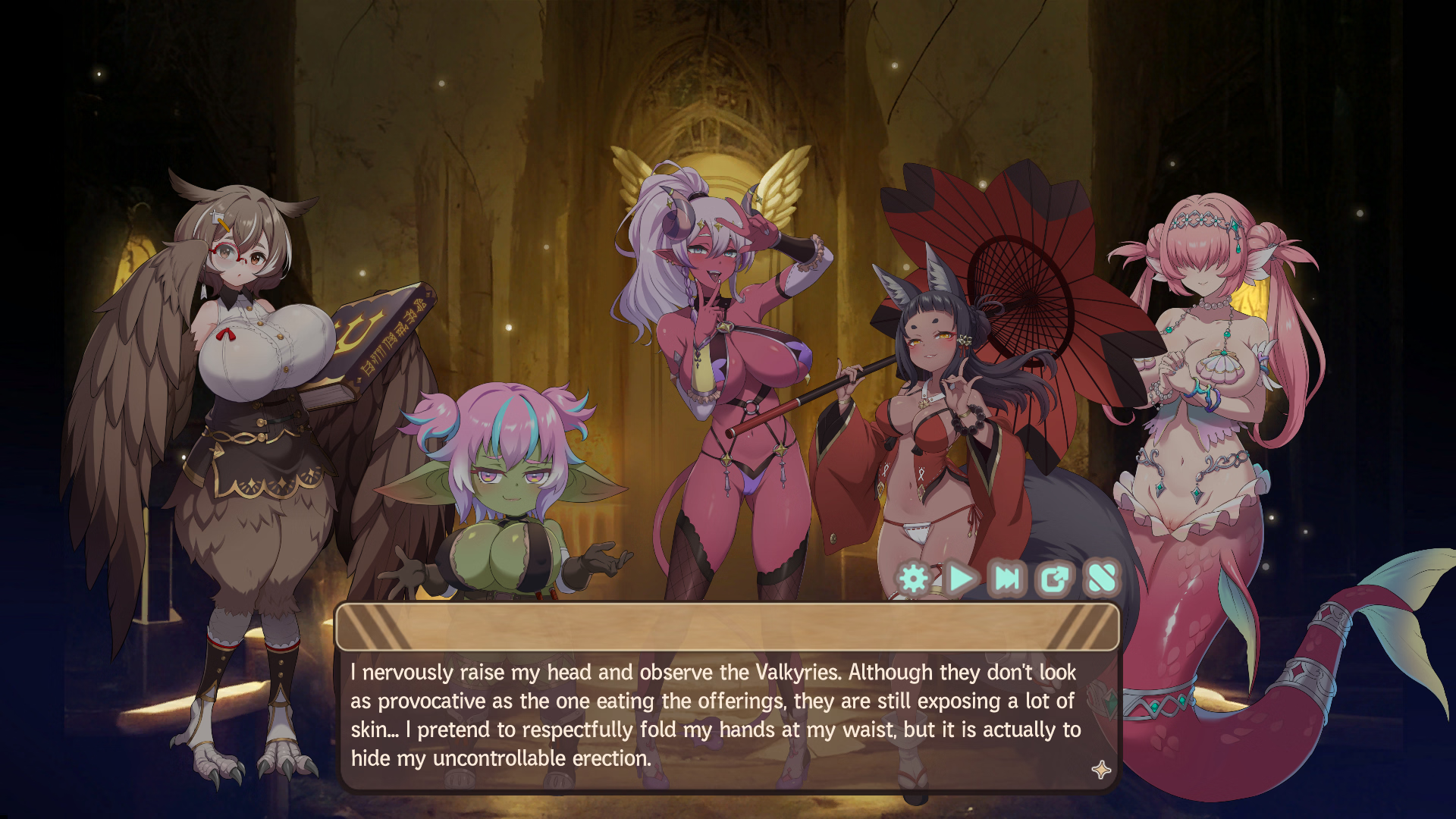This screenshot has width=1456, height=819.
Task: Open settings with the gear icon
Action: (914, 579)
